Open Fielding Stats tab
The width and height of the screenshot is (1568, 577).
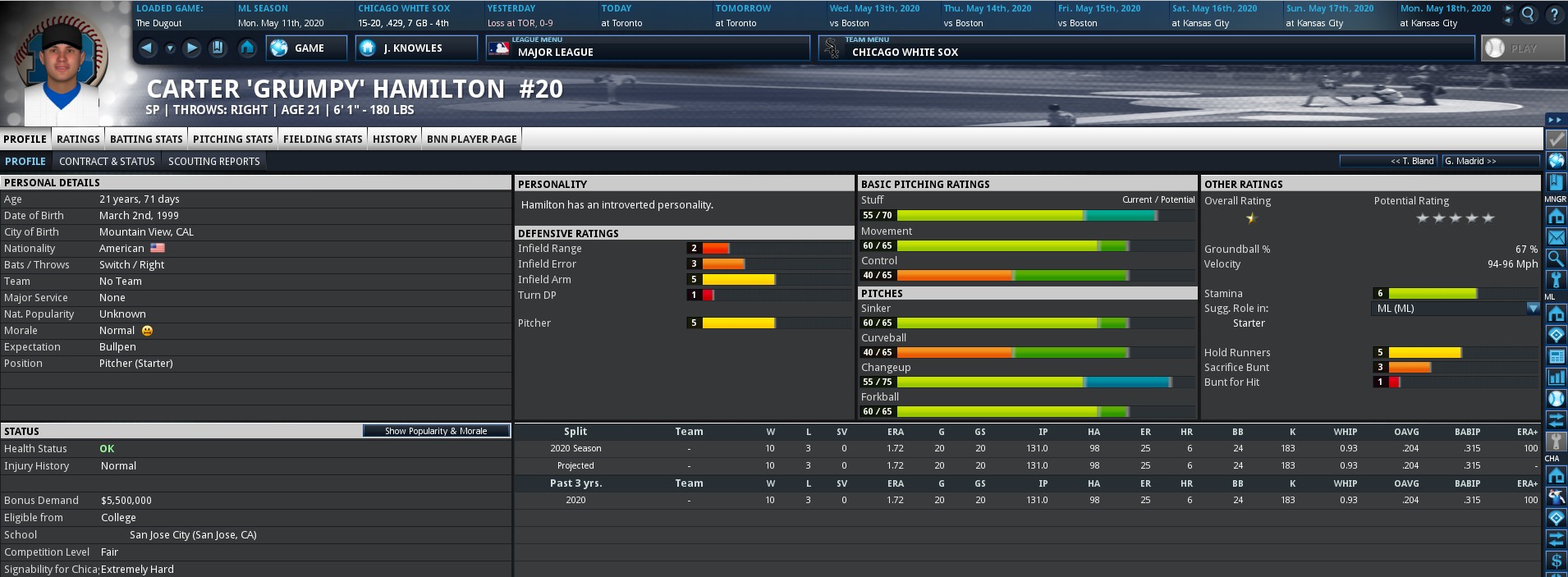(323, 139)
